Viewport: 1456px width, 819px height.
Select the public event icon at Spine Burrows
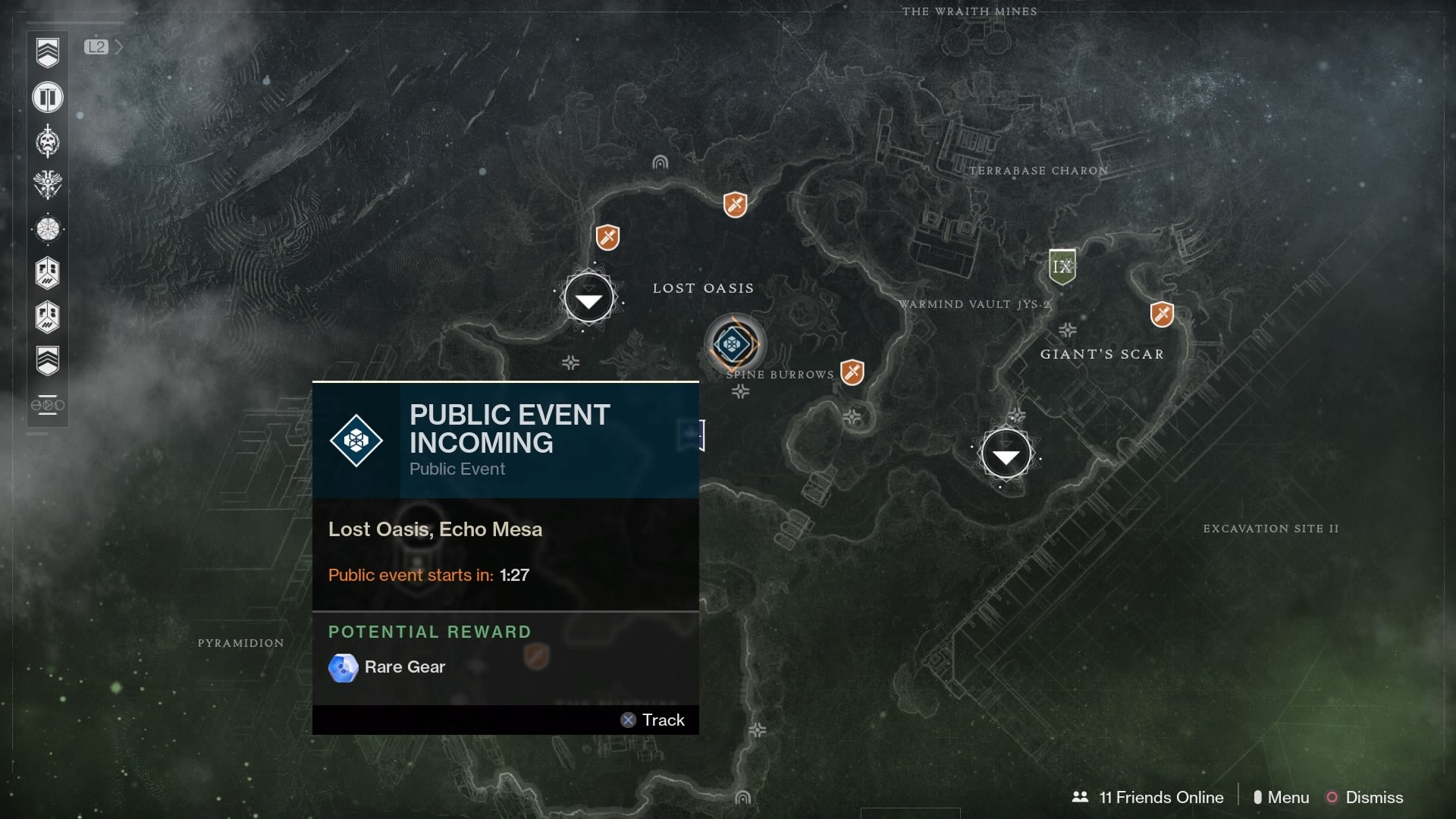(x=734, y=344)
